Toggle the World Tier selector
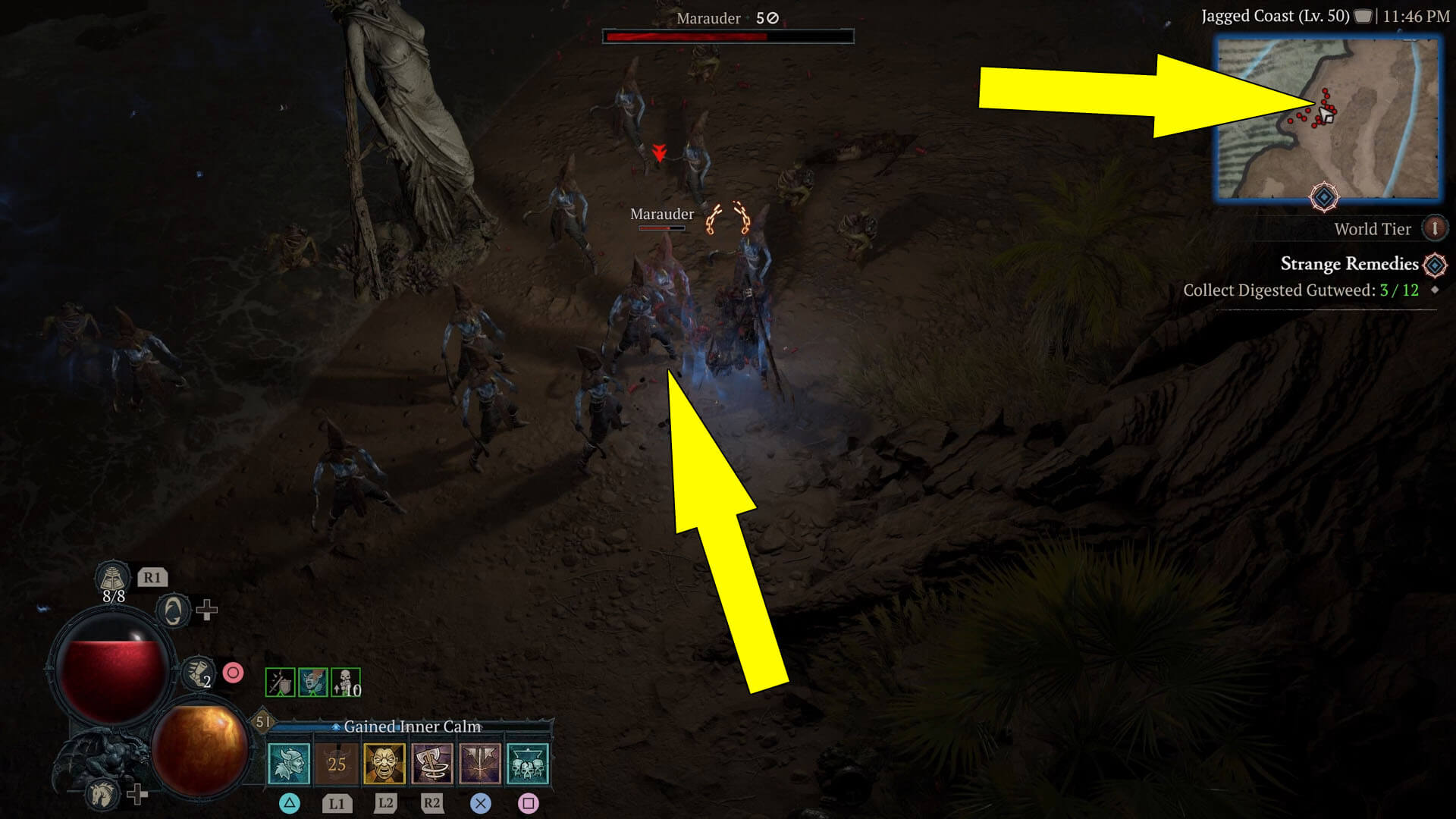Viewport: 1456px width, 819px height. pyautogui.click(x=1435, y=228)
